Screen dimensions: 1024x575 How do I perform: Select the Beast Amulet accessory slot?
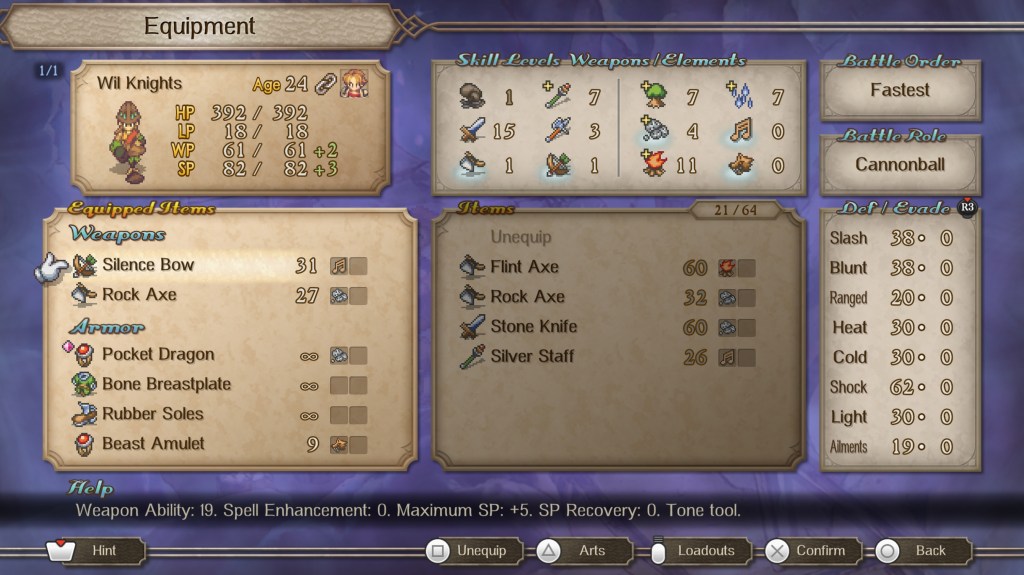153,443
